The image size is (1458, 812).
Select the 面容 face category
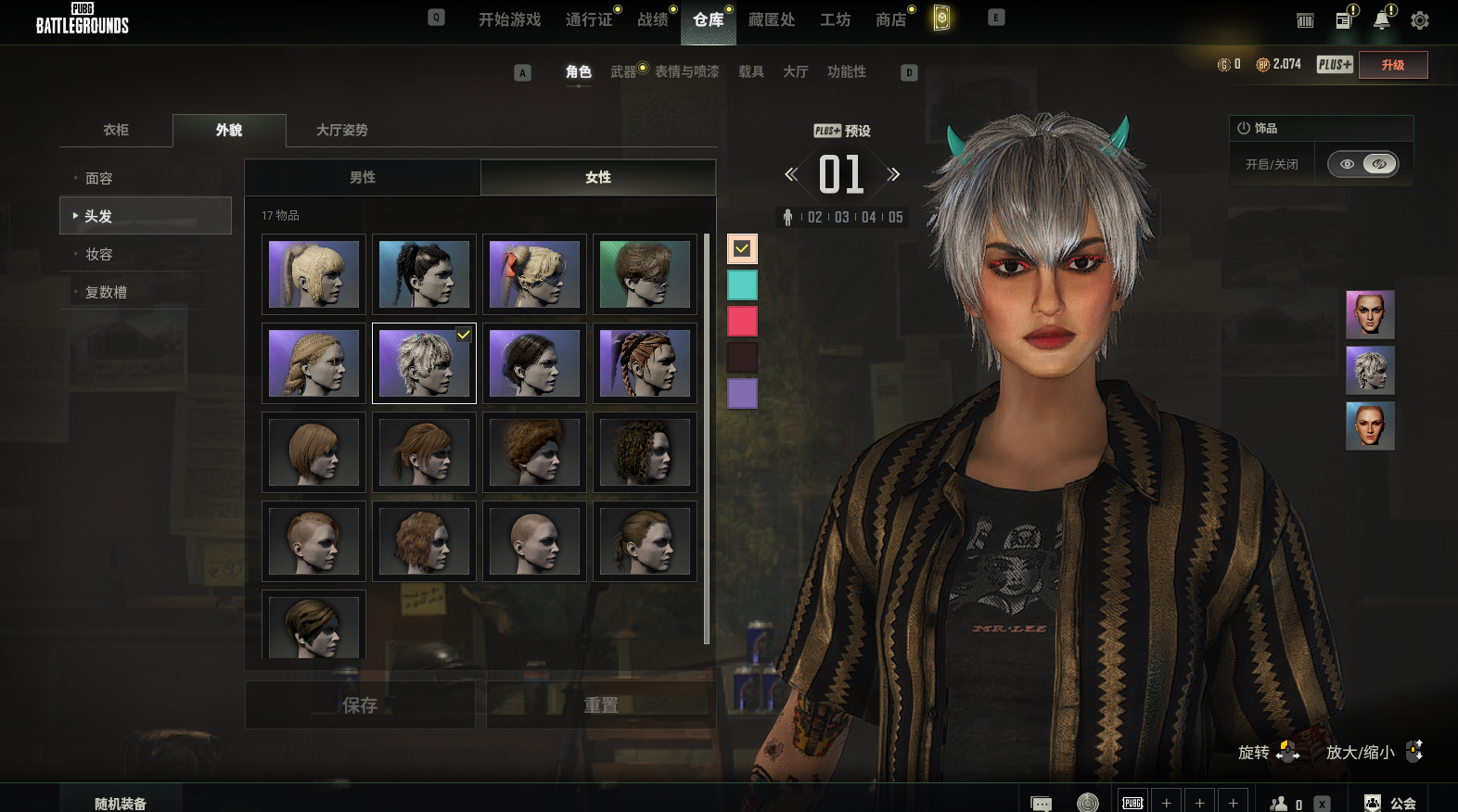coord(99,178)
